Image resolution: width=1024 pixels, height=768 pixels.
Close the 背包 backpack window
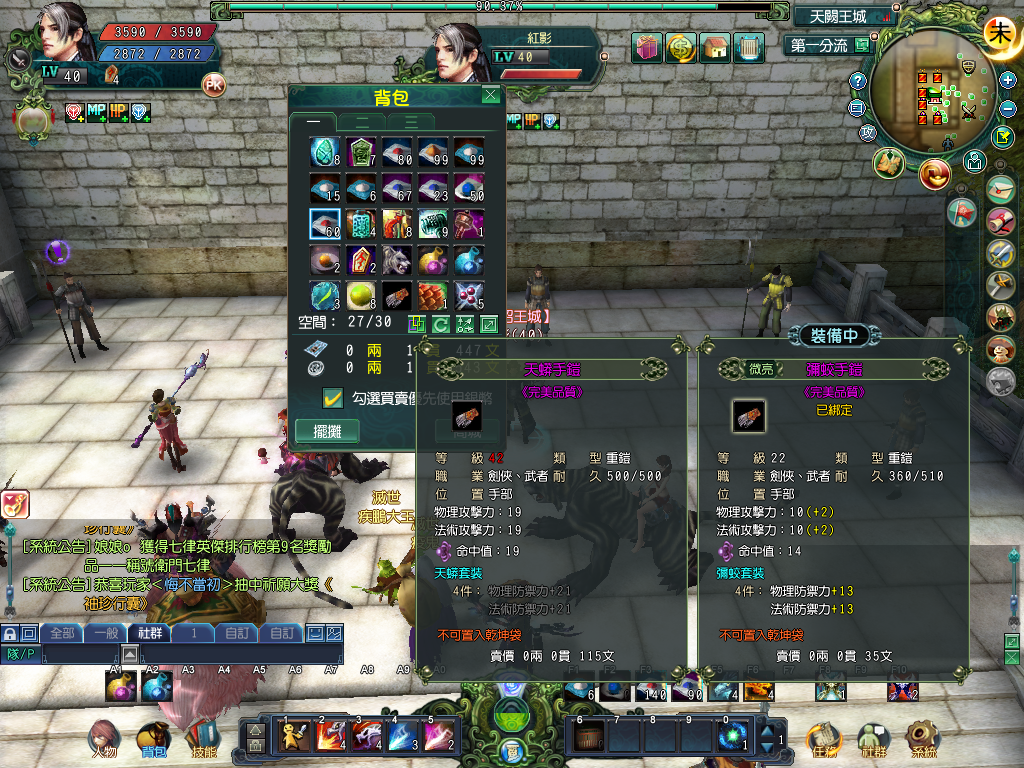[490, 96]
